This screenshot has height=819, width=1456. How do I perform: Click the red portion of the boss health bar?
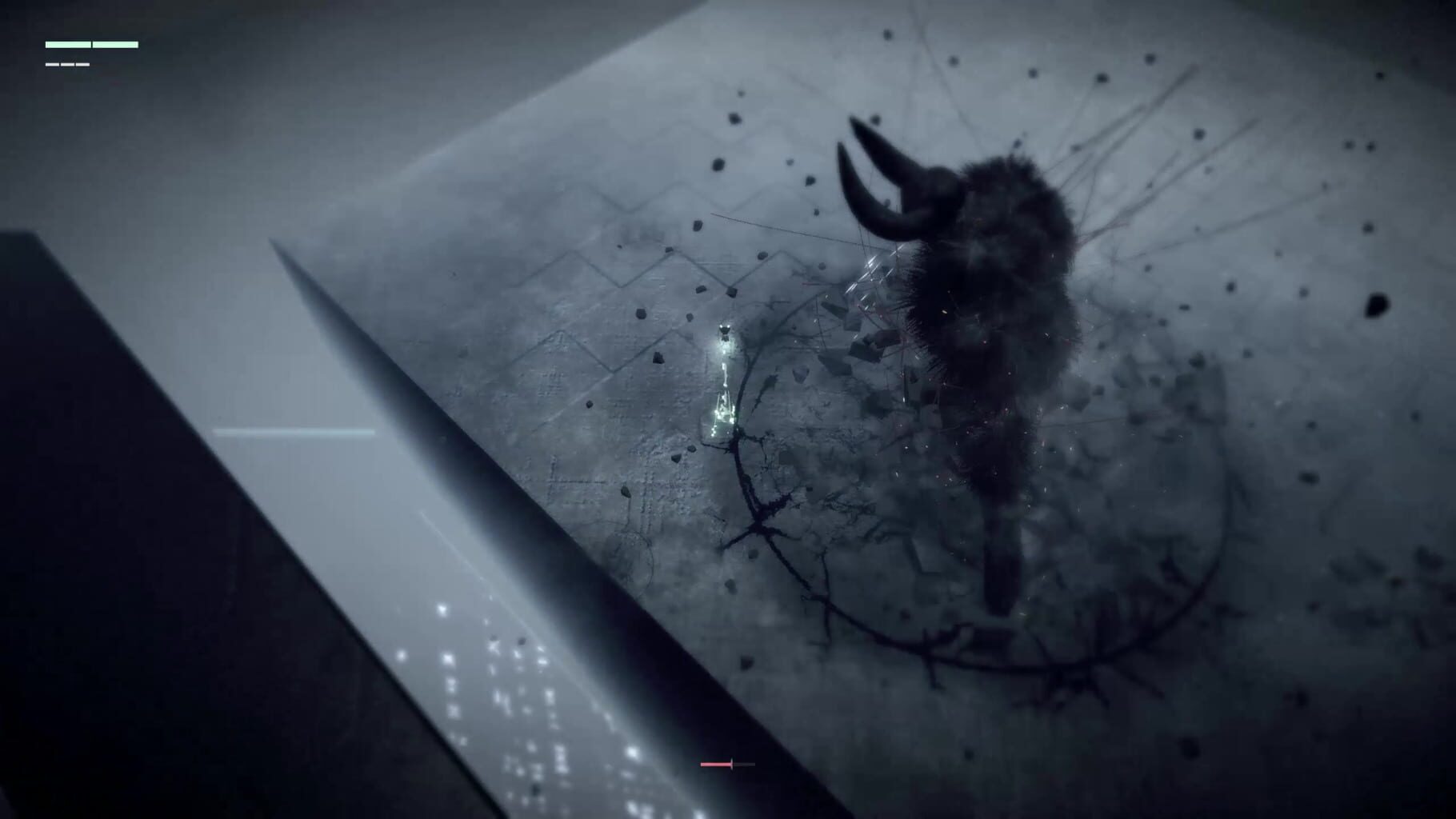[x=716, y=764]
